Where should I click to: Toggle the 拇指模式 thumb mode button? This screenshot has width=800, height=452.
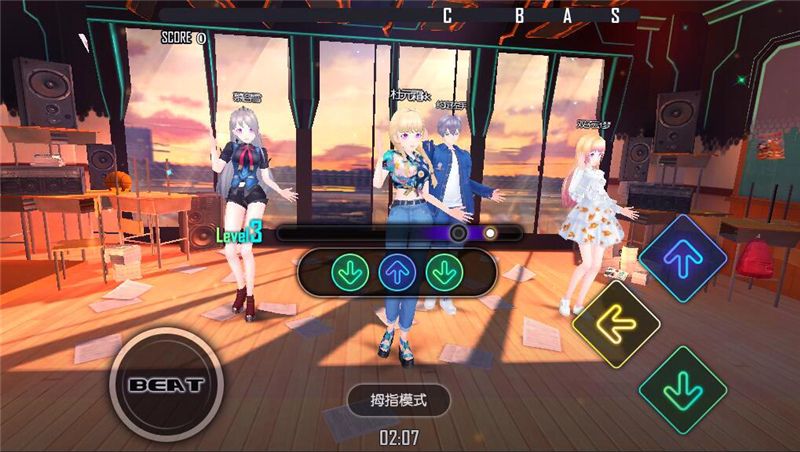coord(399,401)
